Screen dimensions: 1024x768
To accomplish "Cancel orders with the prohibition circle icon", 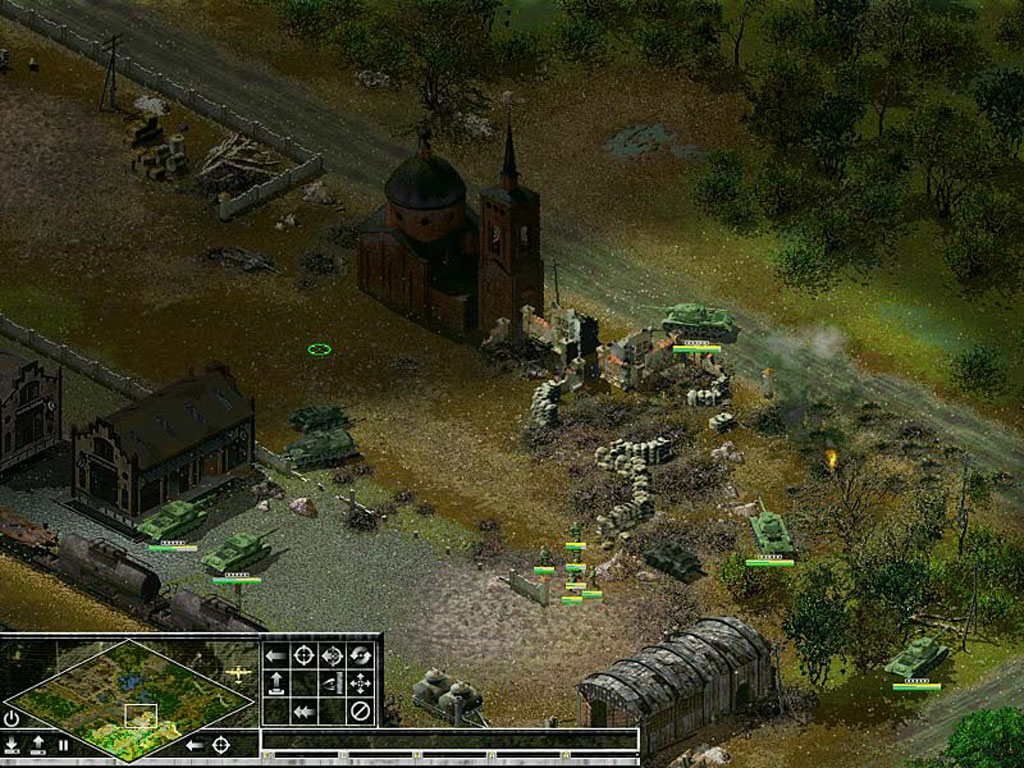I will 360,712.
